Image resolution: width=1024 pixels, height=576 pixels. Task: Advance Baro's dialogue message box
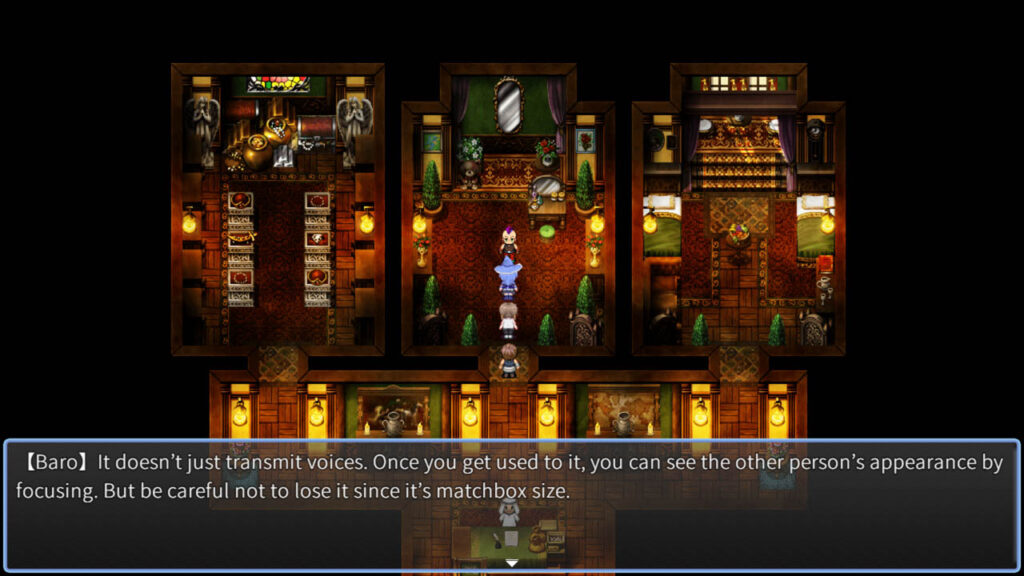point(512,500)
